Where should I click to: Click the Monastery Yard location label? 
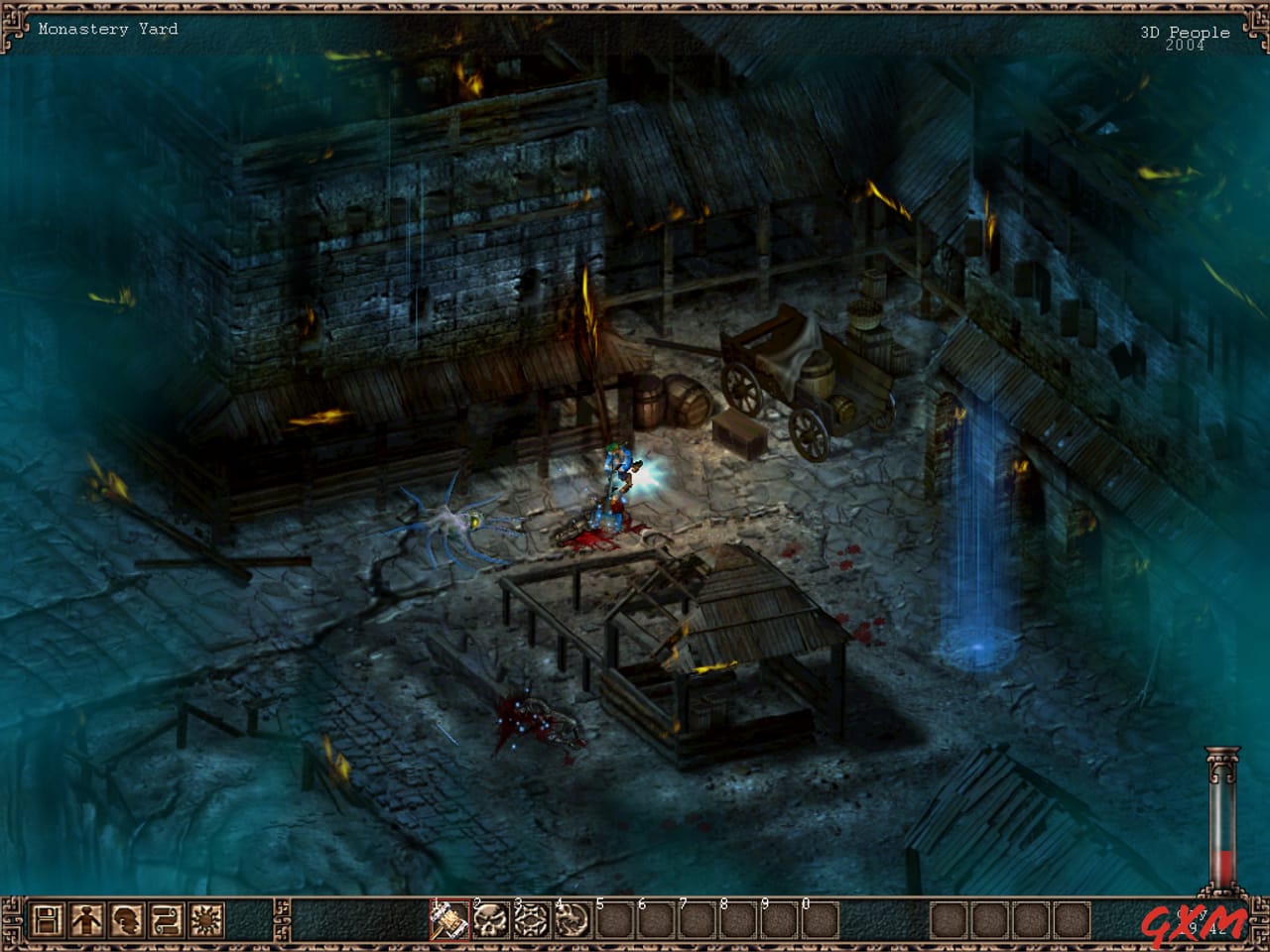click(108, 29)
